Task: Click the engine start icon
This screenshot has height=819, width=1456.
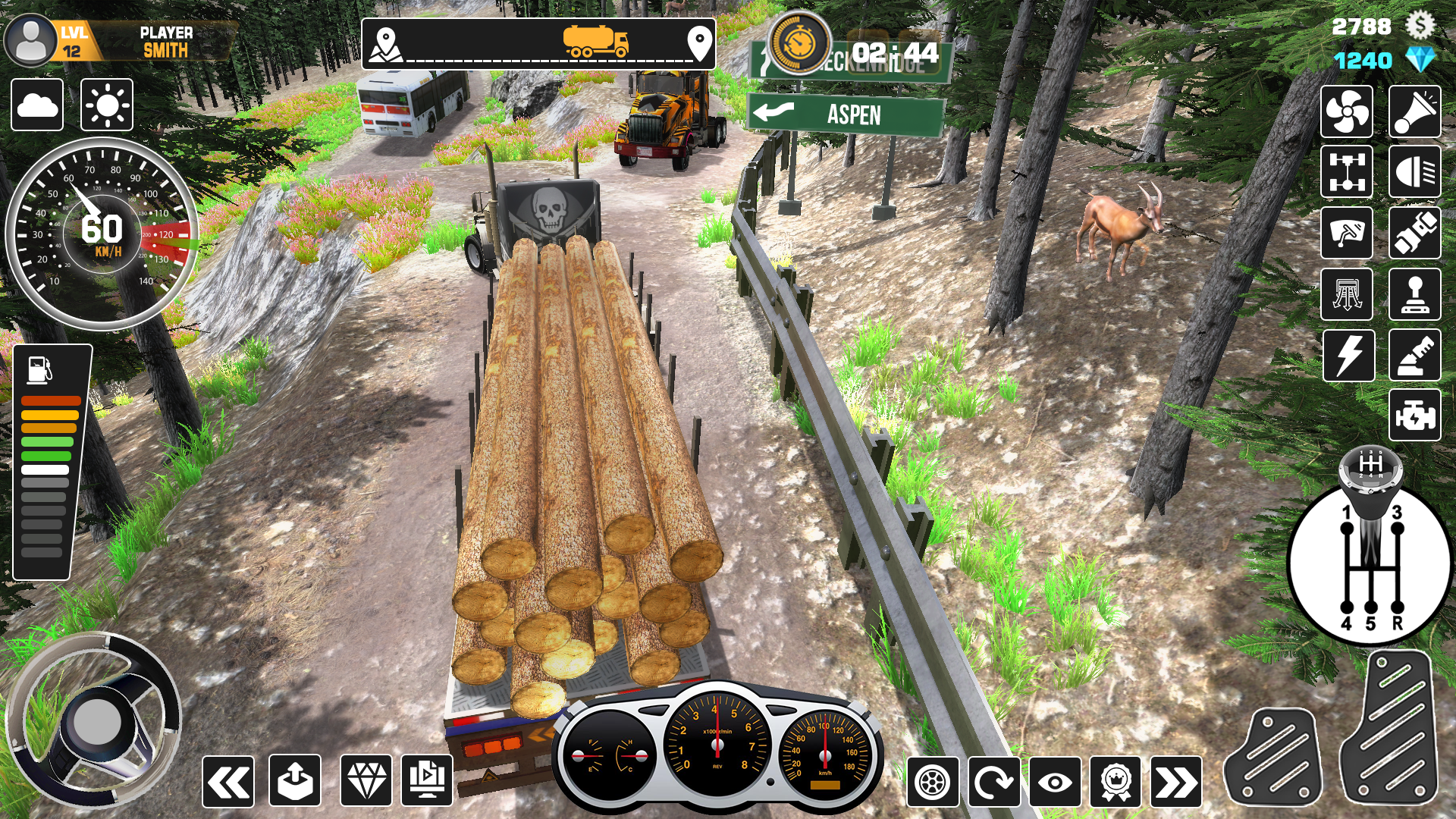Action: coord(1415,416)
